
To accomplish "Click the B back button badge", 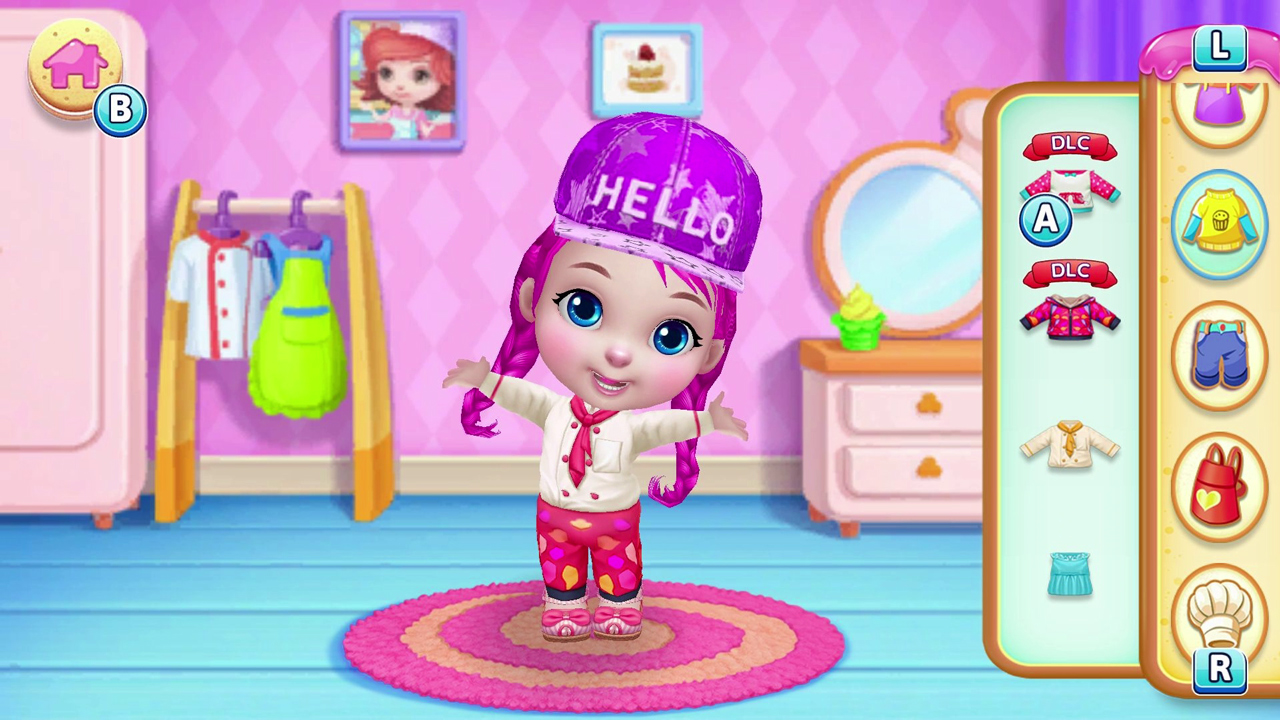I will [120, 110].
